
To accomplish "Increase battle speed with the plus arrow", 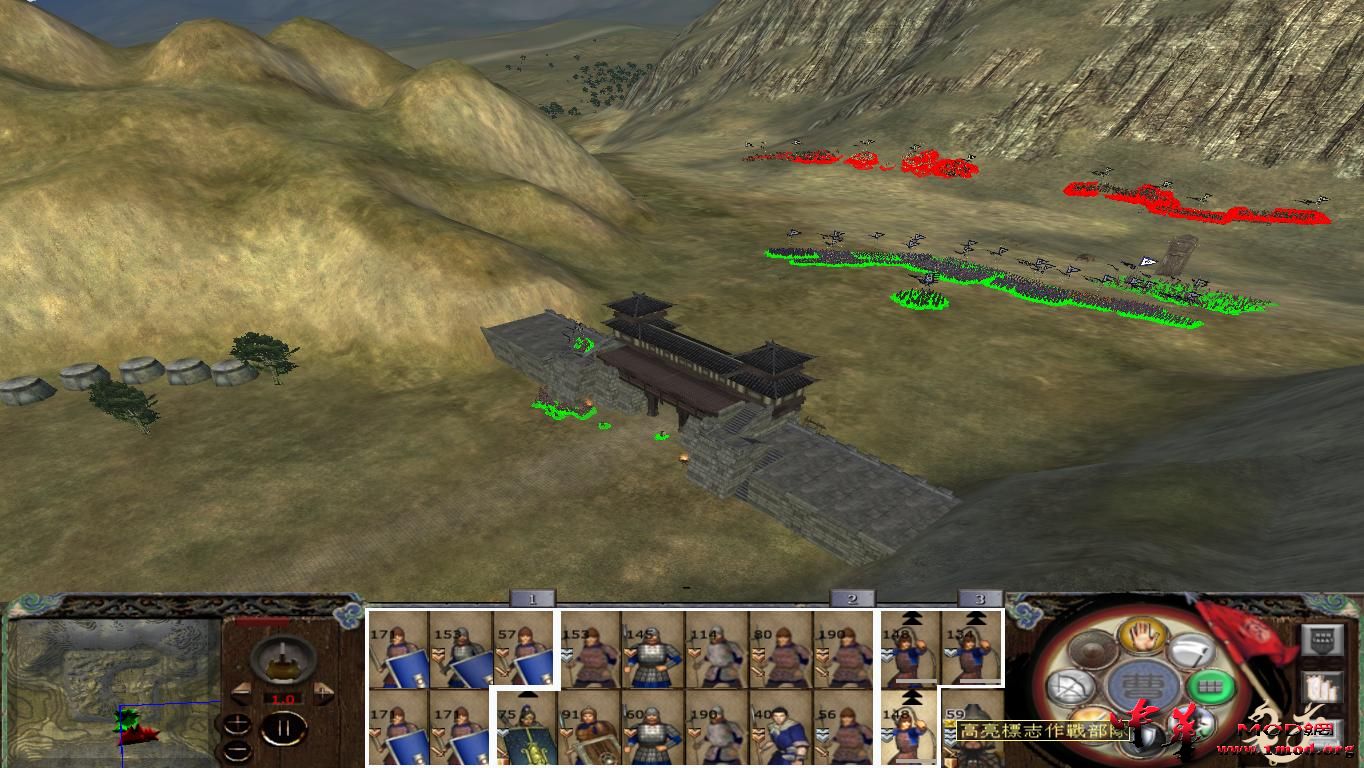I will [x=323, y=692].
